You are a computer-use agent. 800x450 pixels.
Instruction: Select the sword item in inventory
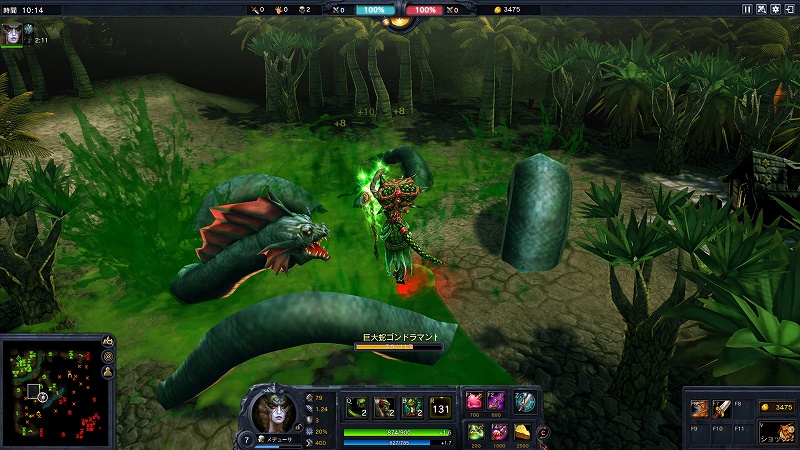(720, 408)
